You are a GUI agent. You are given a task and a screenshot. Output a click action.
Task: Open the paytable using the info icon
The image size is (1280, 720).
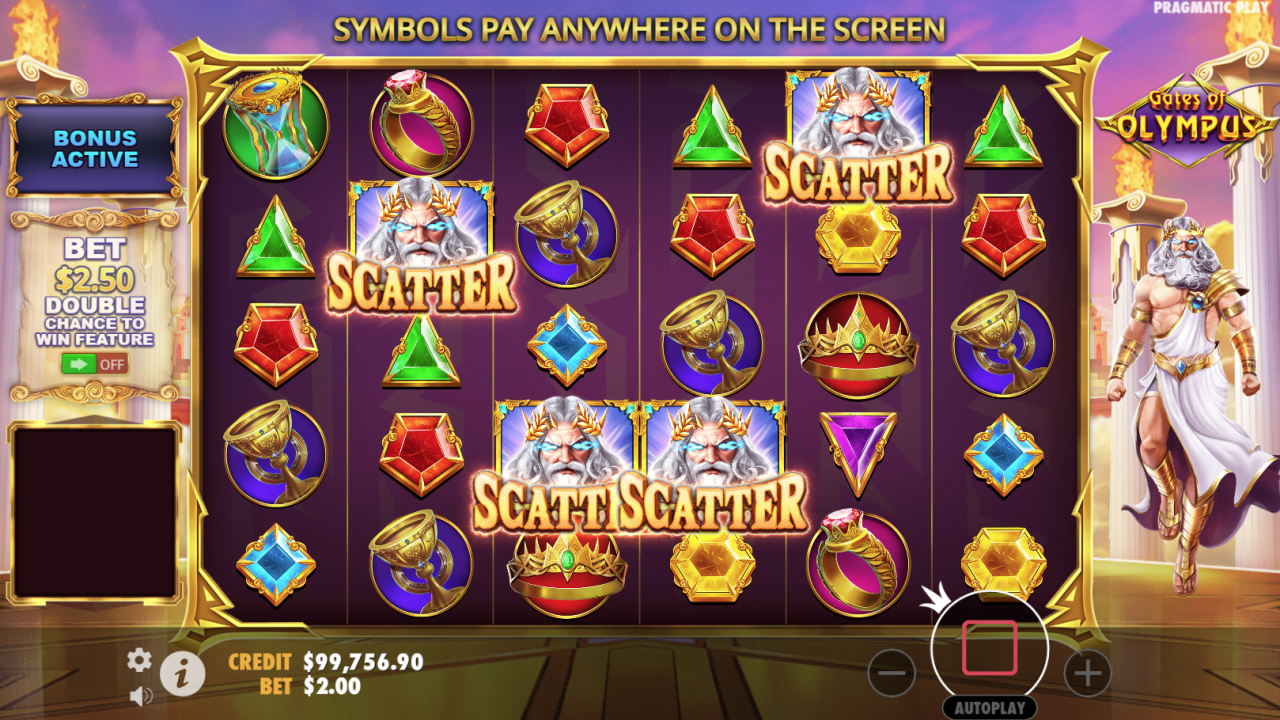pos(180,673)
